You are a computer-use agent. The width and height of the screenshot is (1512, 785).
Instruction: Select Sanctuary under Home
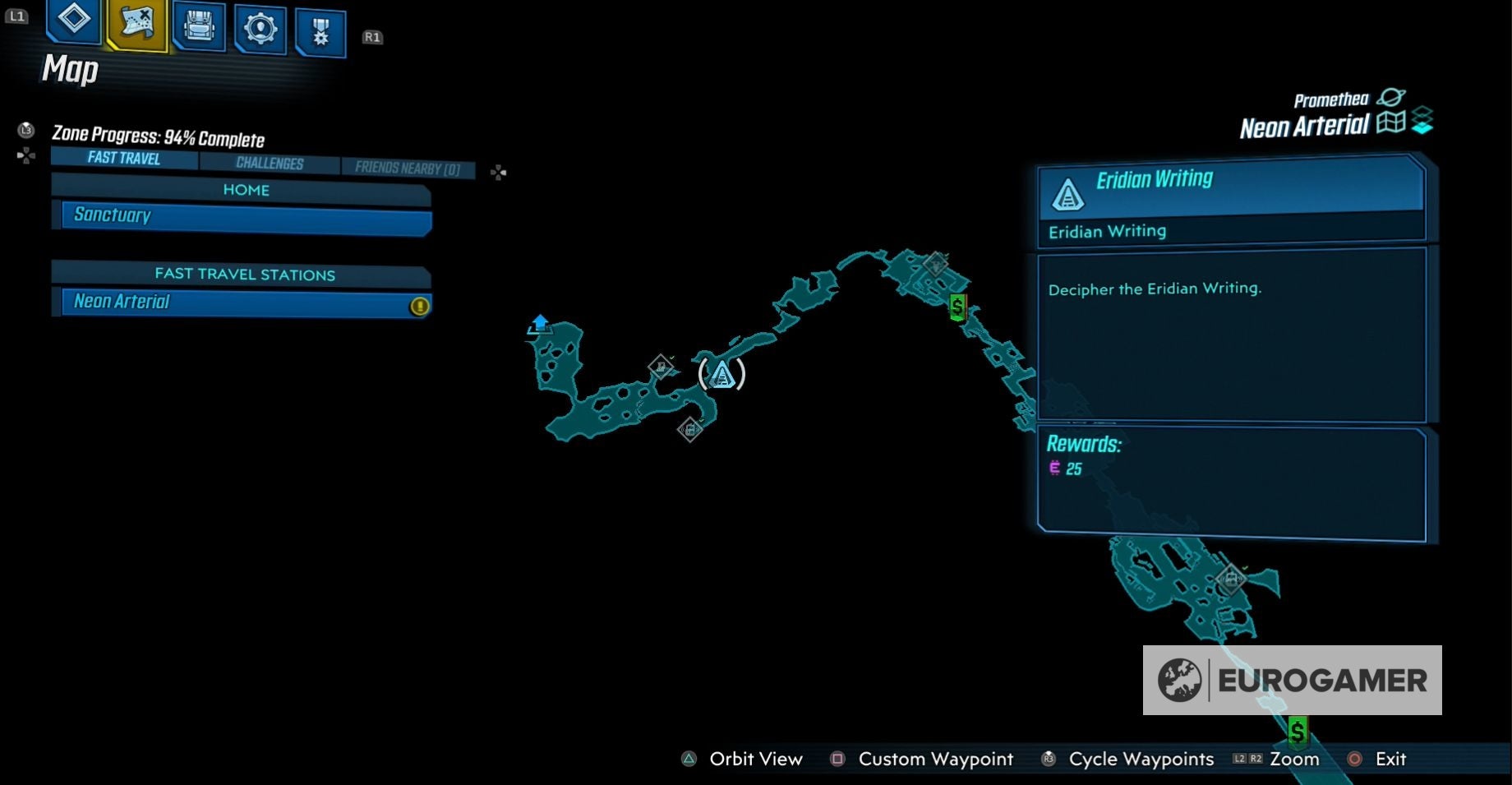pos(241,215)
